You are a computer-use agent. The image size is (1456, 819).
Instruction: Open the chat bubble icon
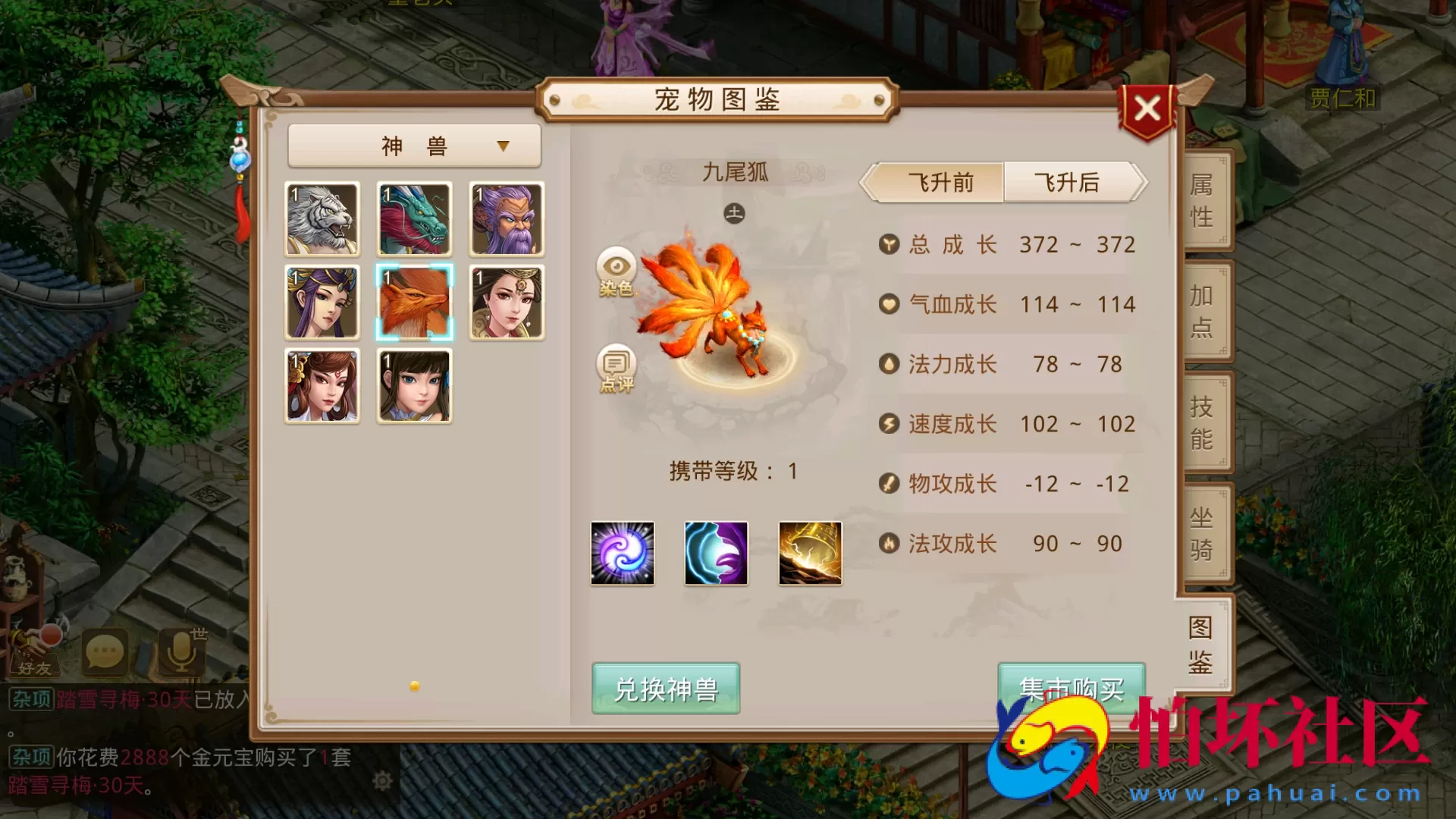pyautogui.click(x=106, y=652)
